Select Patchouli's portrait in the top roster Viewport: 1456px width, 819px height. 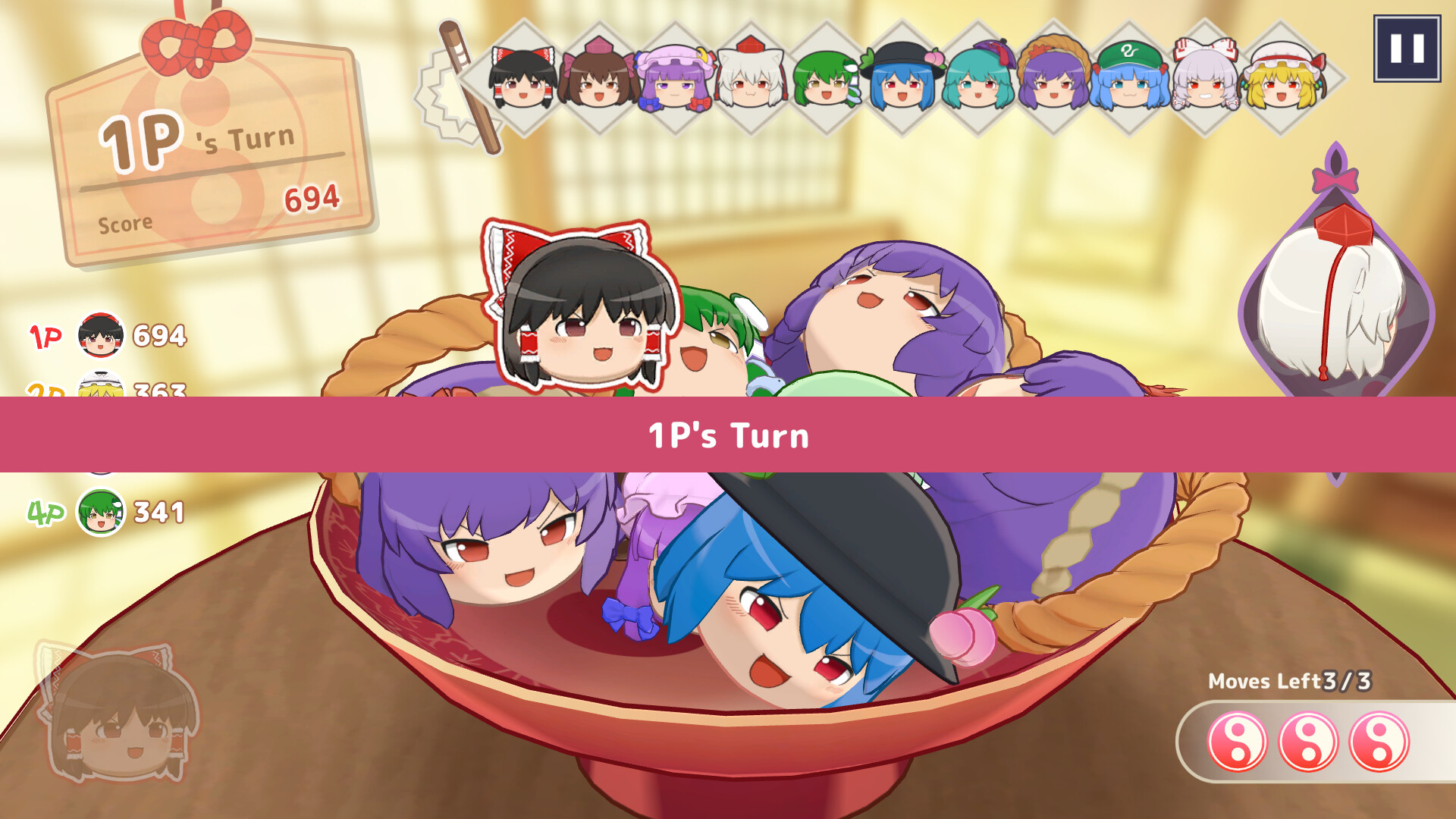[675, 80]
